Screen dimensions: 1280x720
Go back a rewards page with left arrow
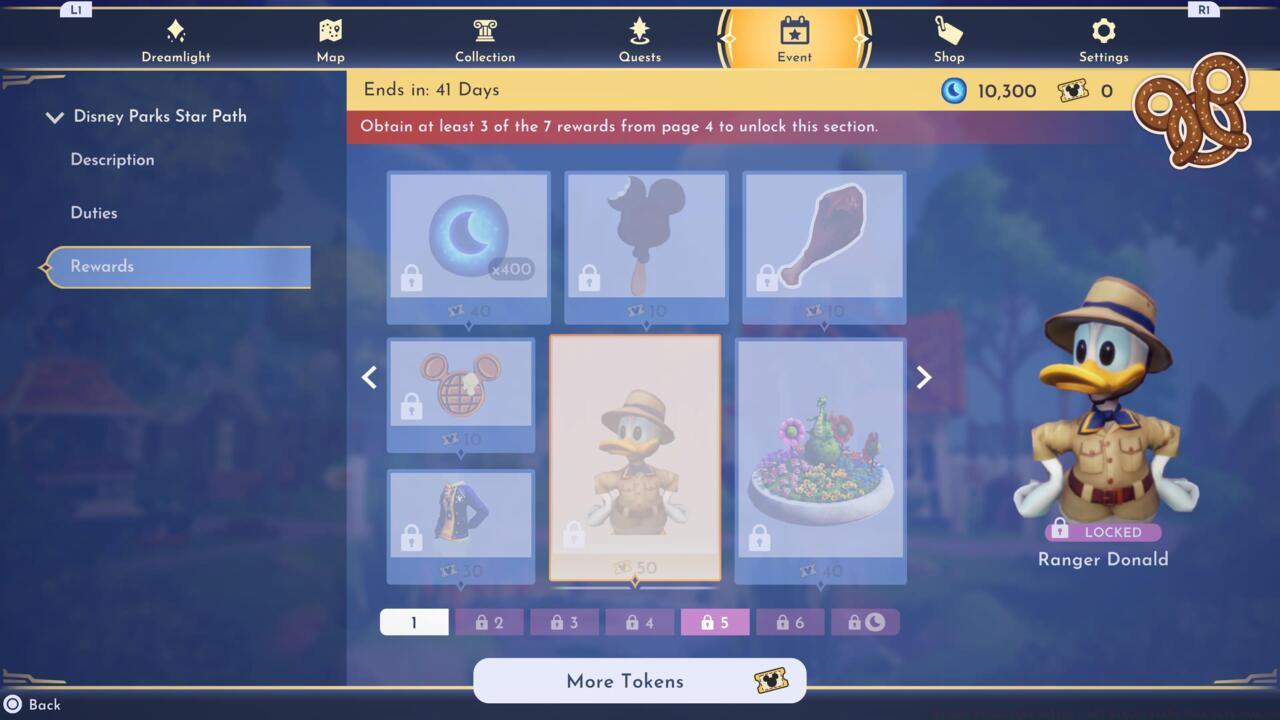369,377
